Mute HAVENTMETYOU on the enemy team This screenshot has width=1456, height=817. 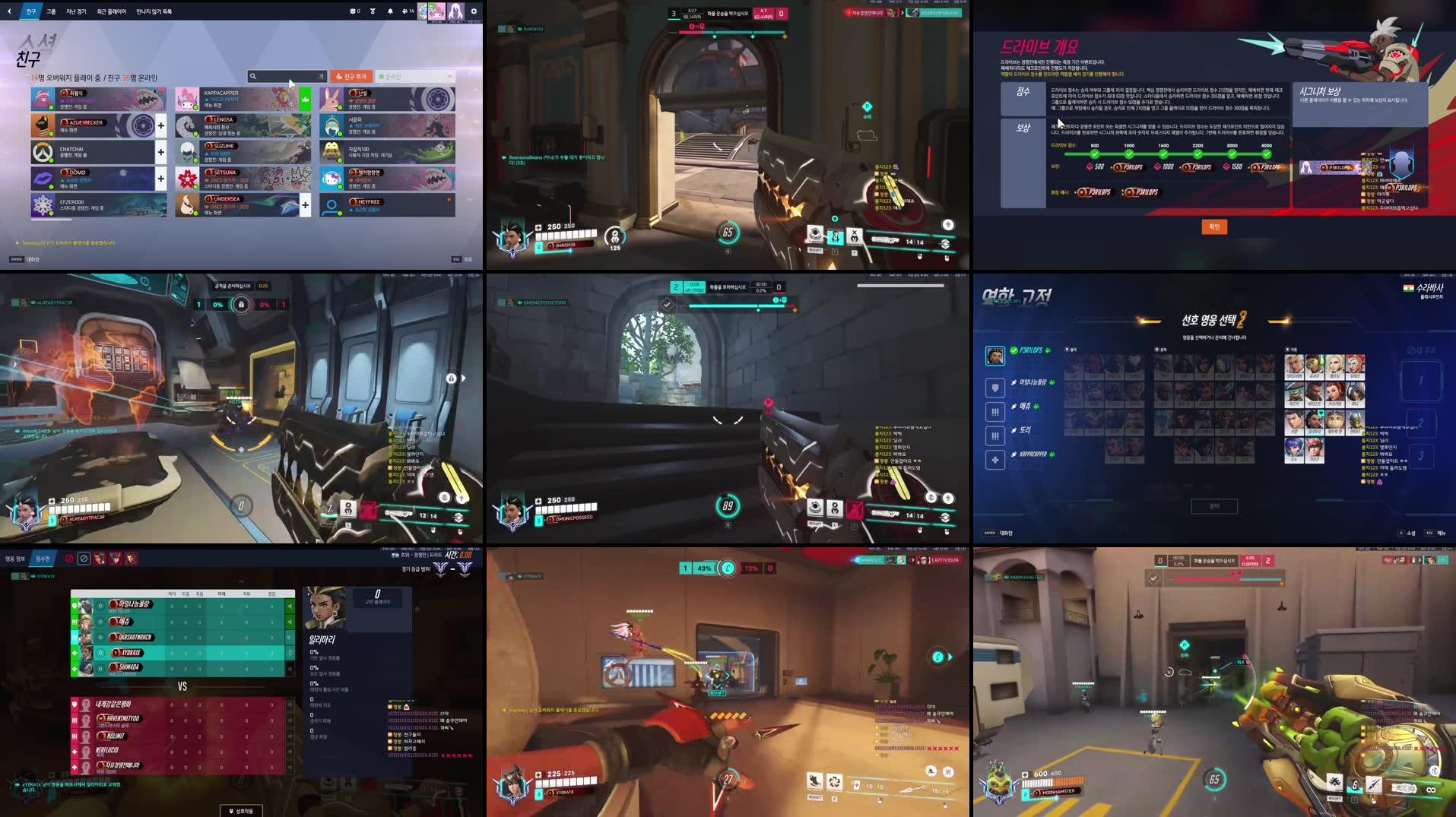(x=290, y=721)
